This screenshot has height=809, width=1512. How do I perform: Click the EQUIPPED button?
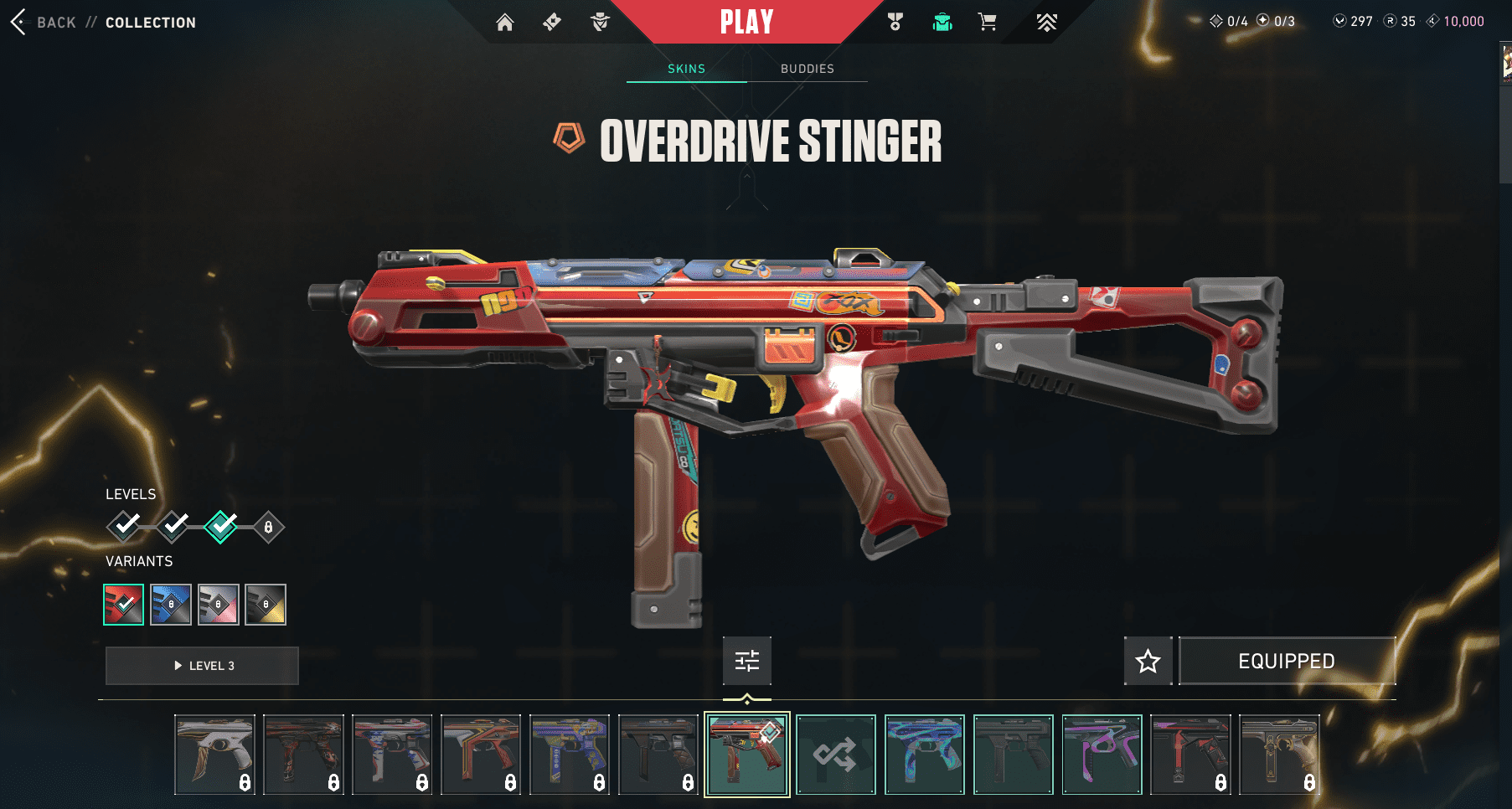pos(1287,662)
